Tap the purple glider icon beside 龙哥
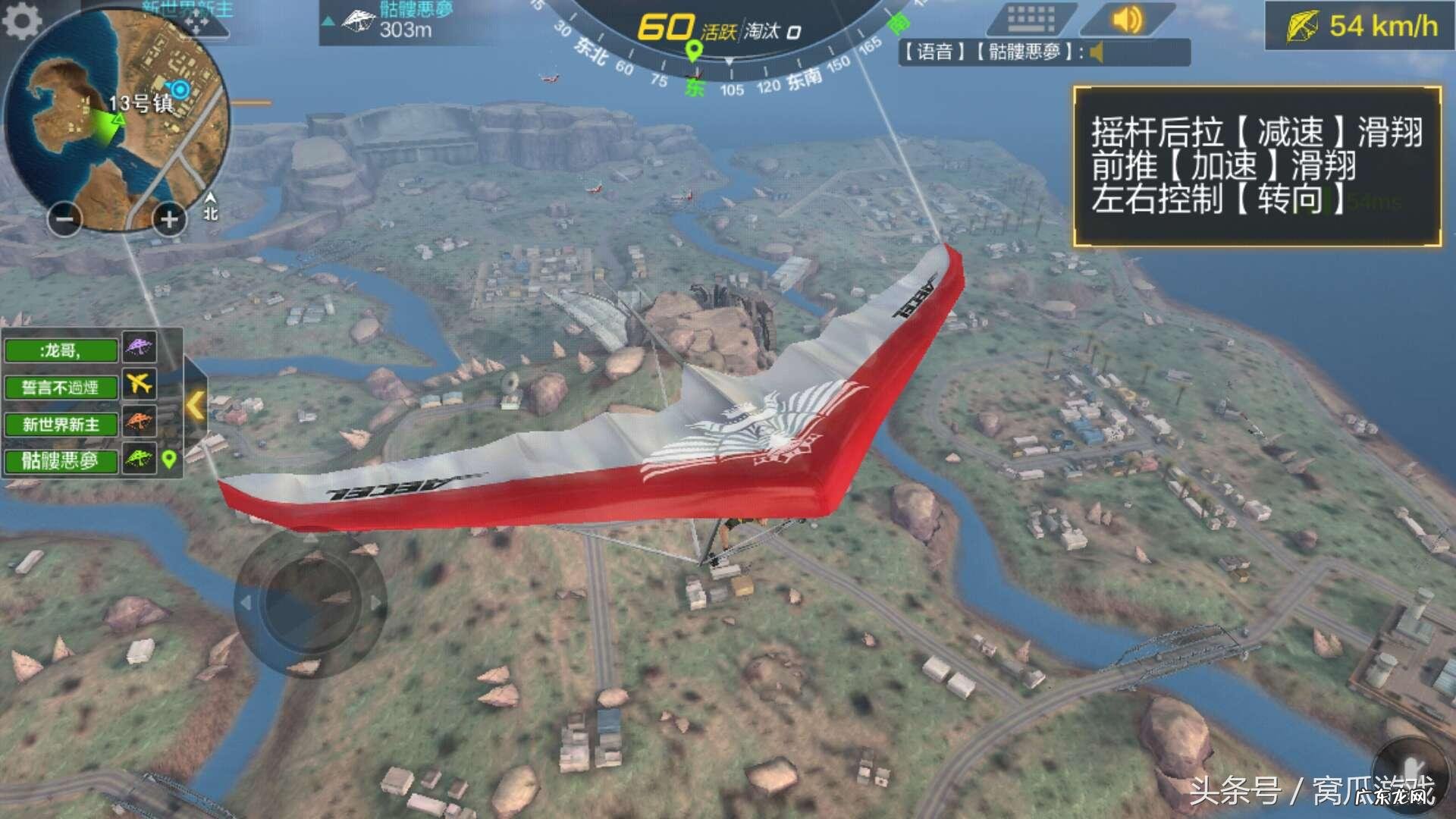This screenshot has width=1456, height=819. pos(140,347)
